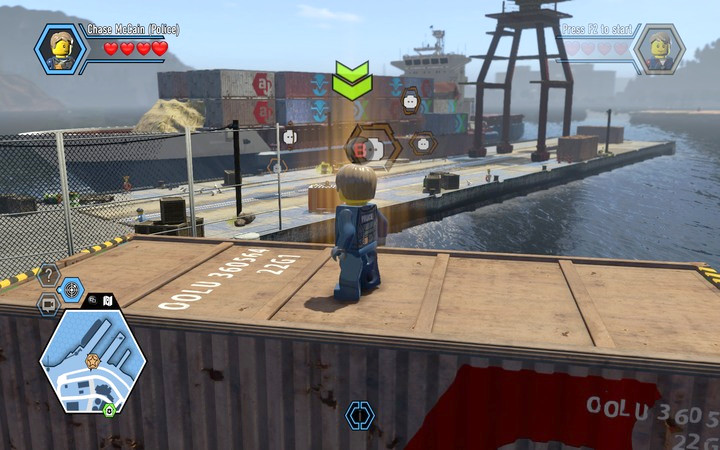Click the green chevron objective marker

[x=352, y=81]
